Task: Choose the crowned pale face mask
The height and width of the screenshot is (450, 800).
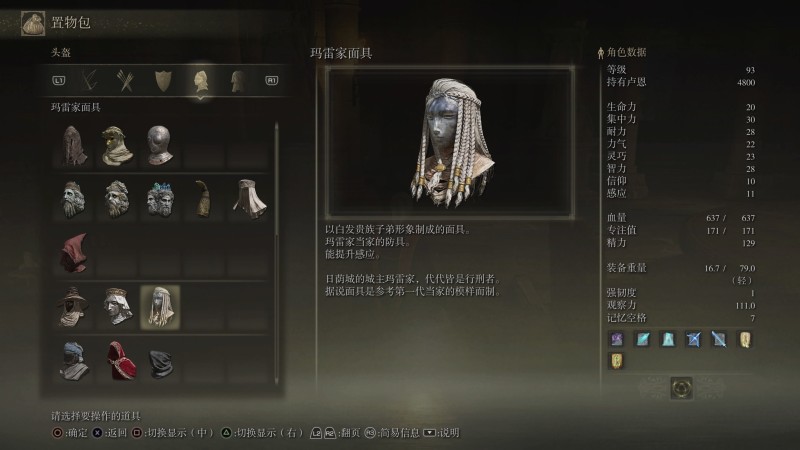Action: (116, 305)
